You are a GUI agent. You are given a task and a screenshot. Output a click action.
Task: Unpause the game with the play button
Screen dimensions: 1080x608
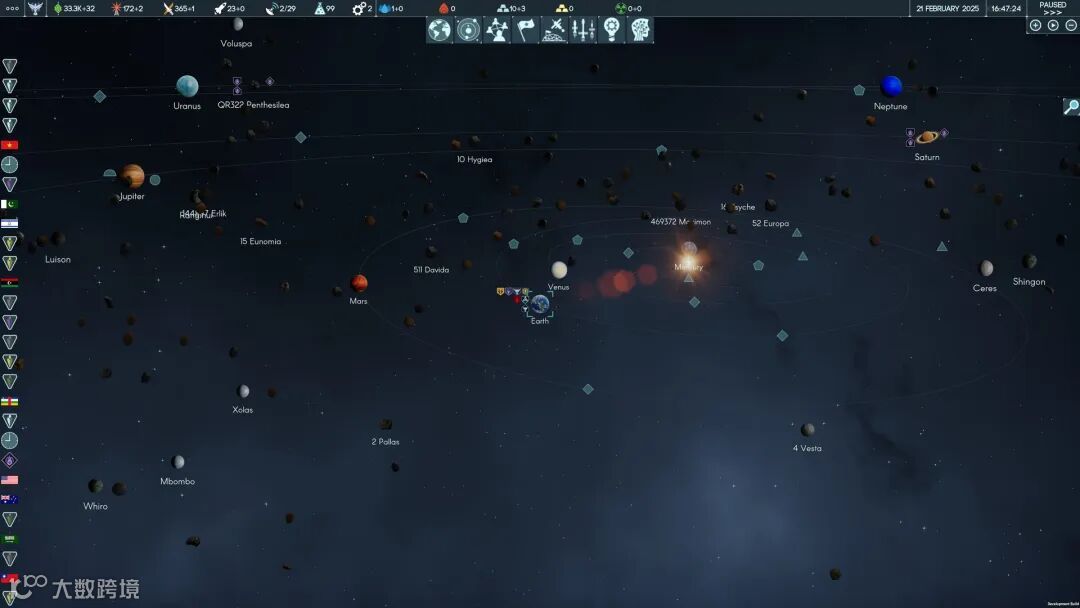pos(1053,25)
